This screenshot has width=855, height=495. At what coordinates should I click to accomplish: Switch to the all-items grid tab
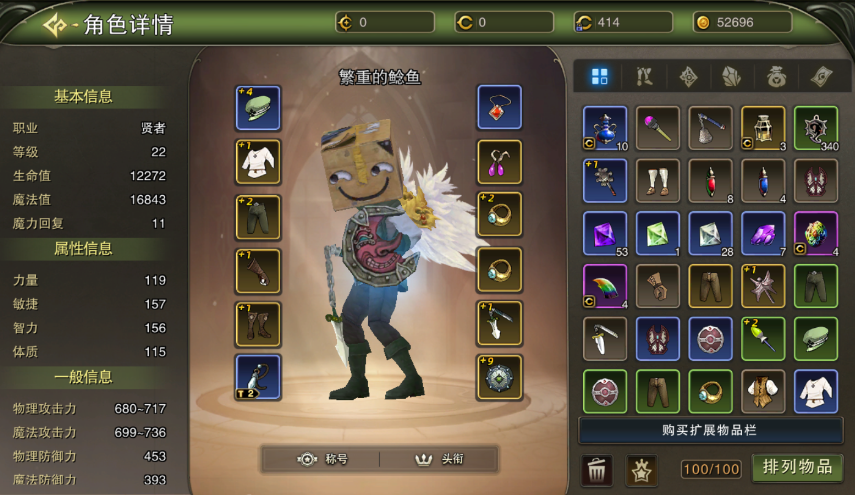[600, 77]
